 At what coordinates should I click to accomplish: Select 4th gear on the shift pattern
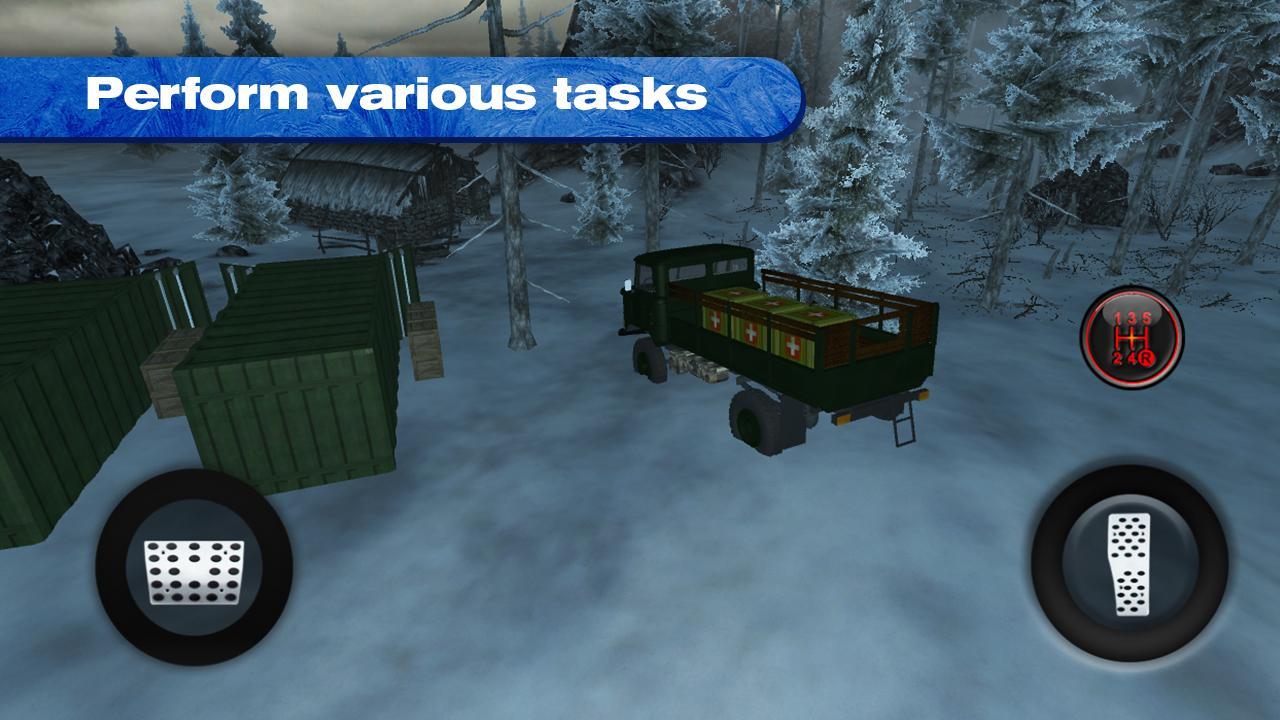coord(1131,358)
